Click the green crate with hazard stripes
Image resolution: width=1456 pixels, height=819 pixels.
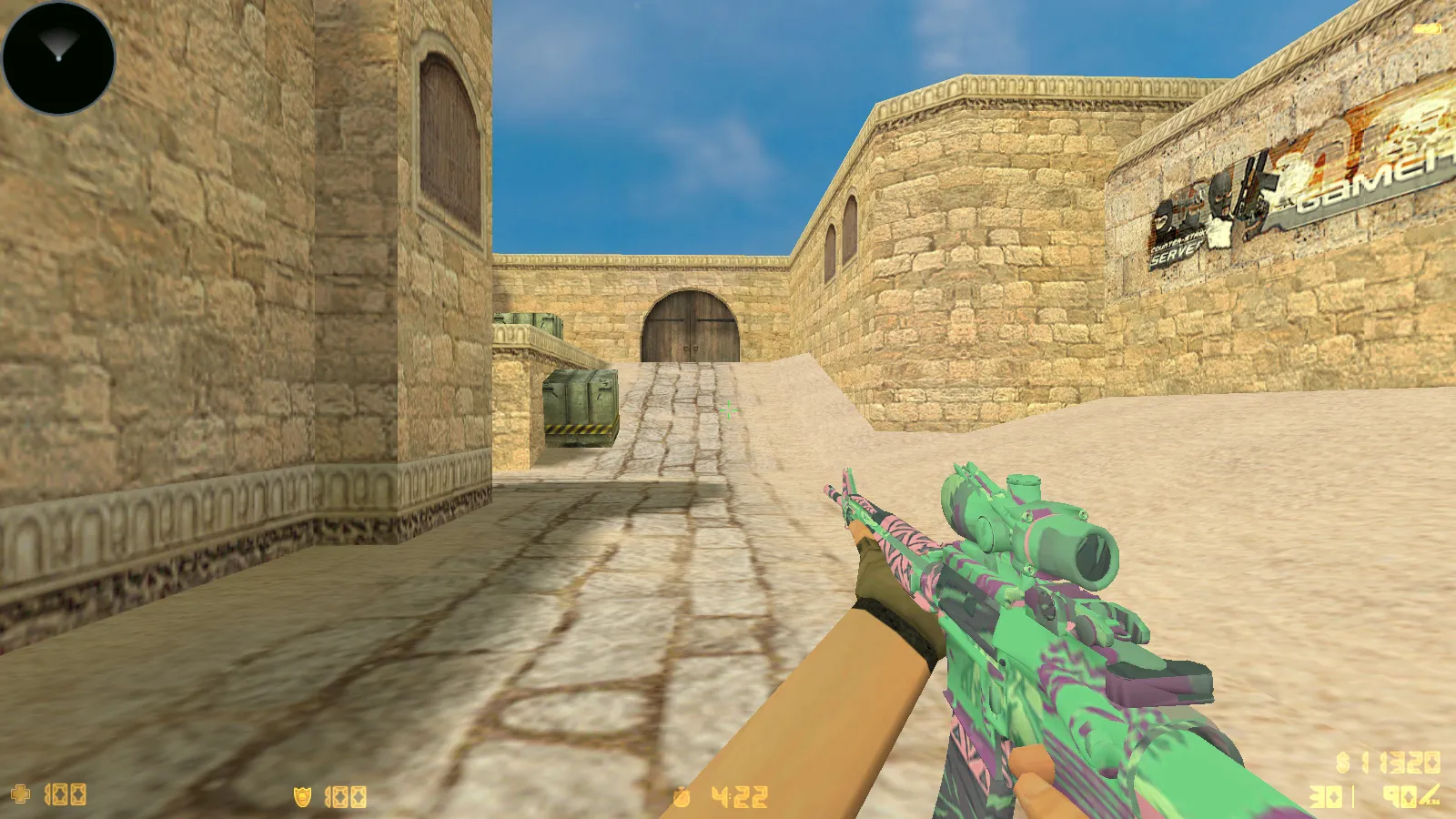point(582,405)
